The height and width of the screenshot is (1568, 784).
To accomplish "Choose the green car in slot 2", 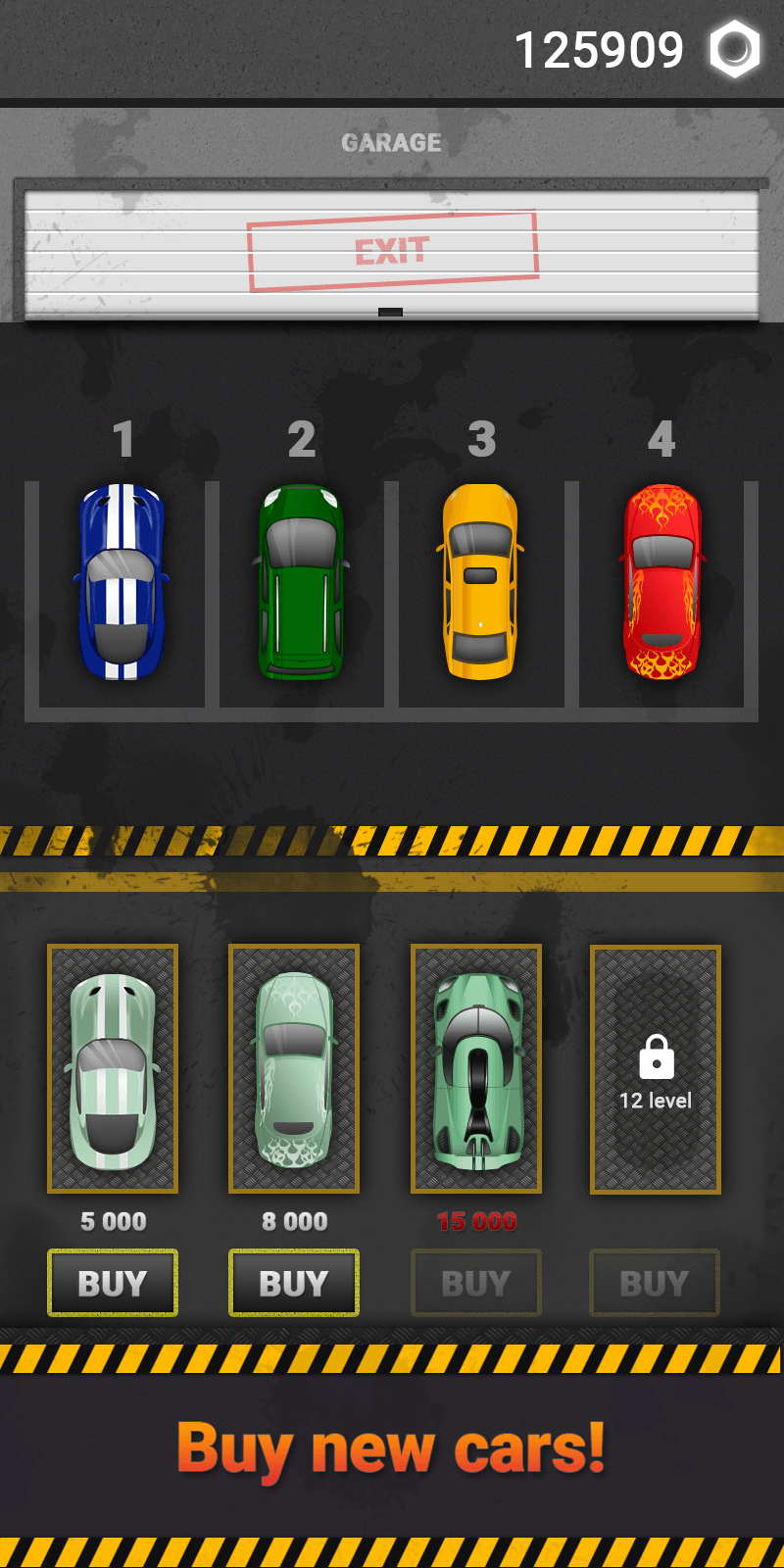I will (x=302, y=581).
